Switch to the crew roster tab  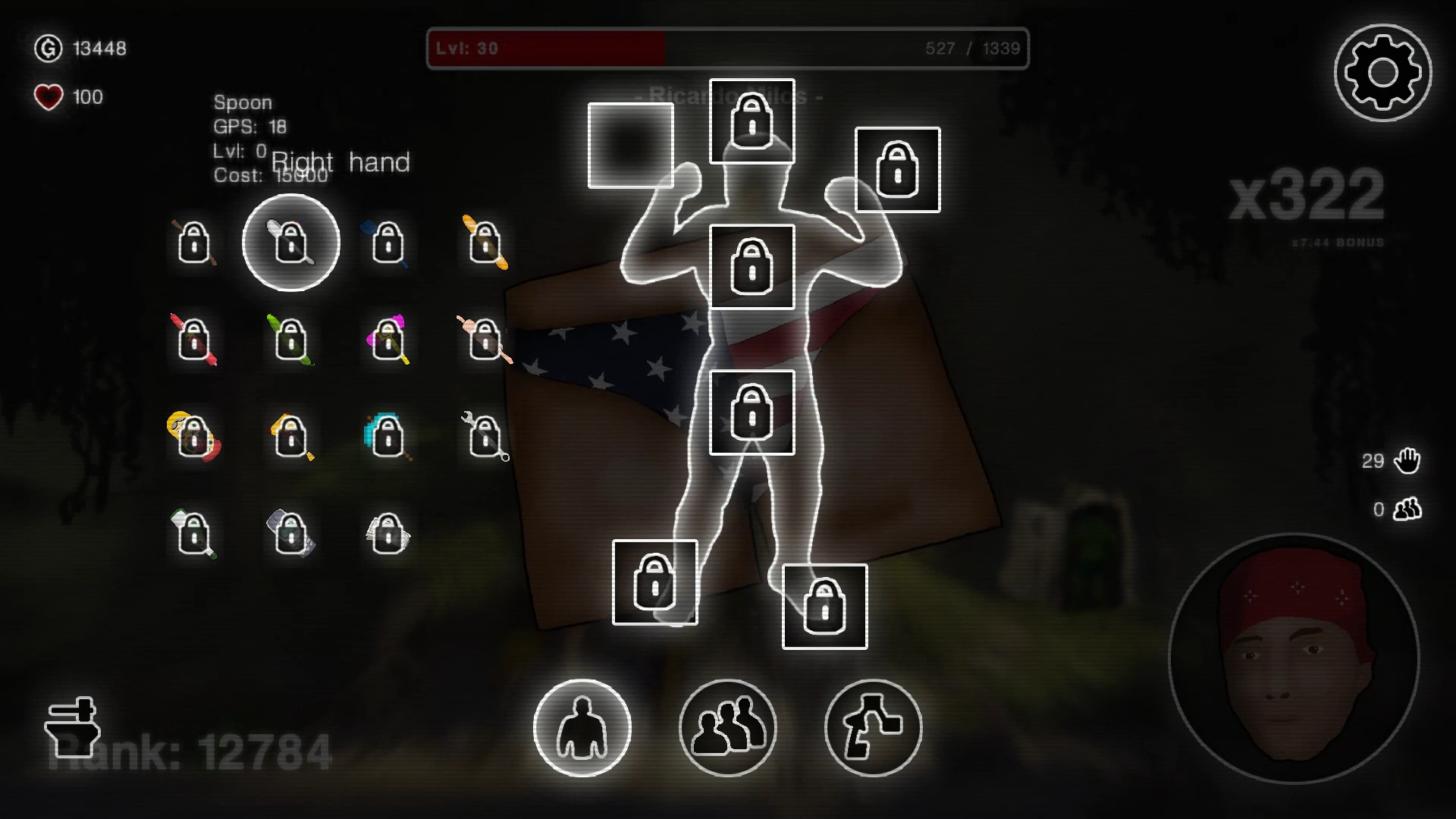pyautogui.click(x=727, y=726)
